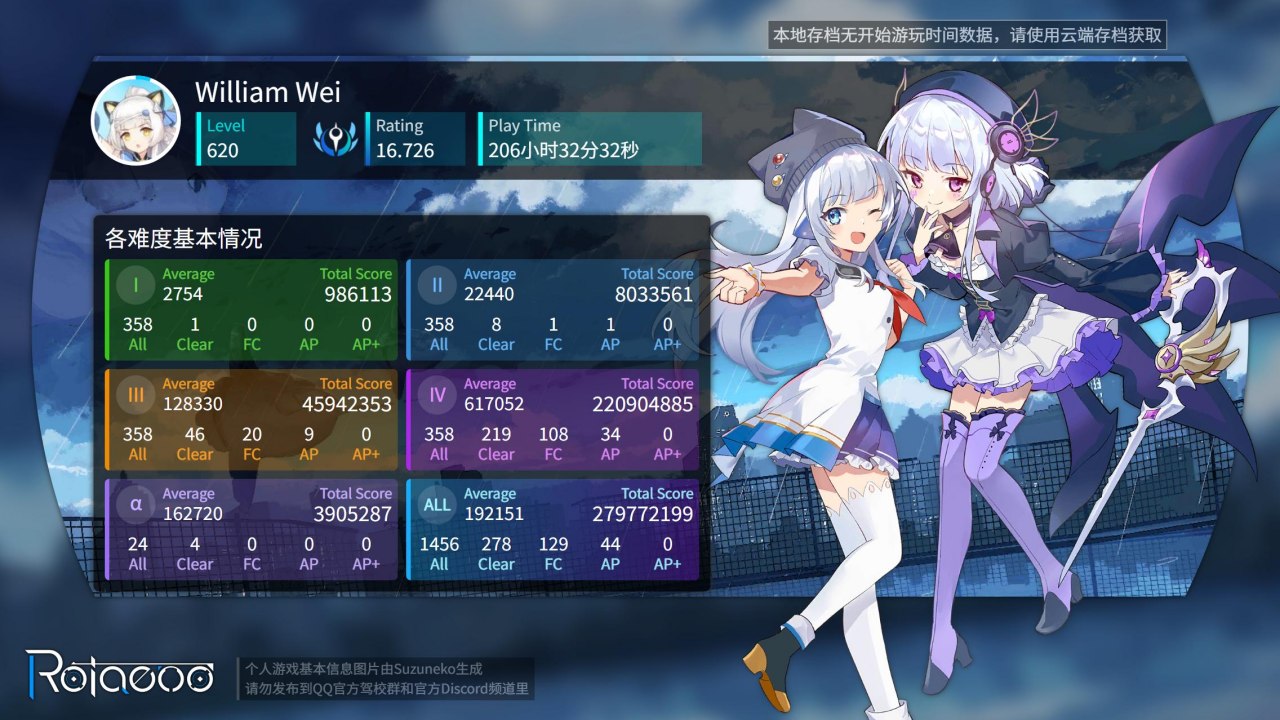Click the Rotaeno logo
The image size is (1280, 720).
[x=120, y=672]
